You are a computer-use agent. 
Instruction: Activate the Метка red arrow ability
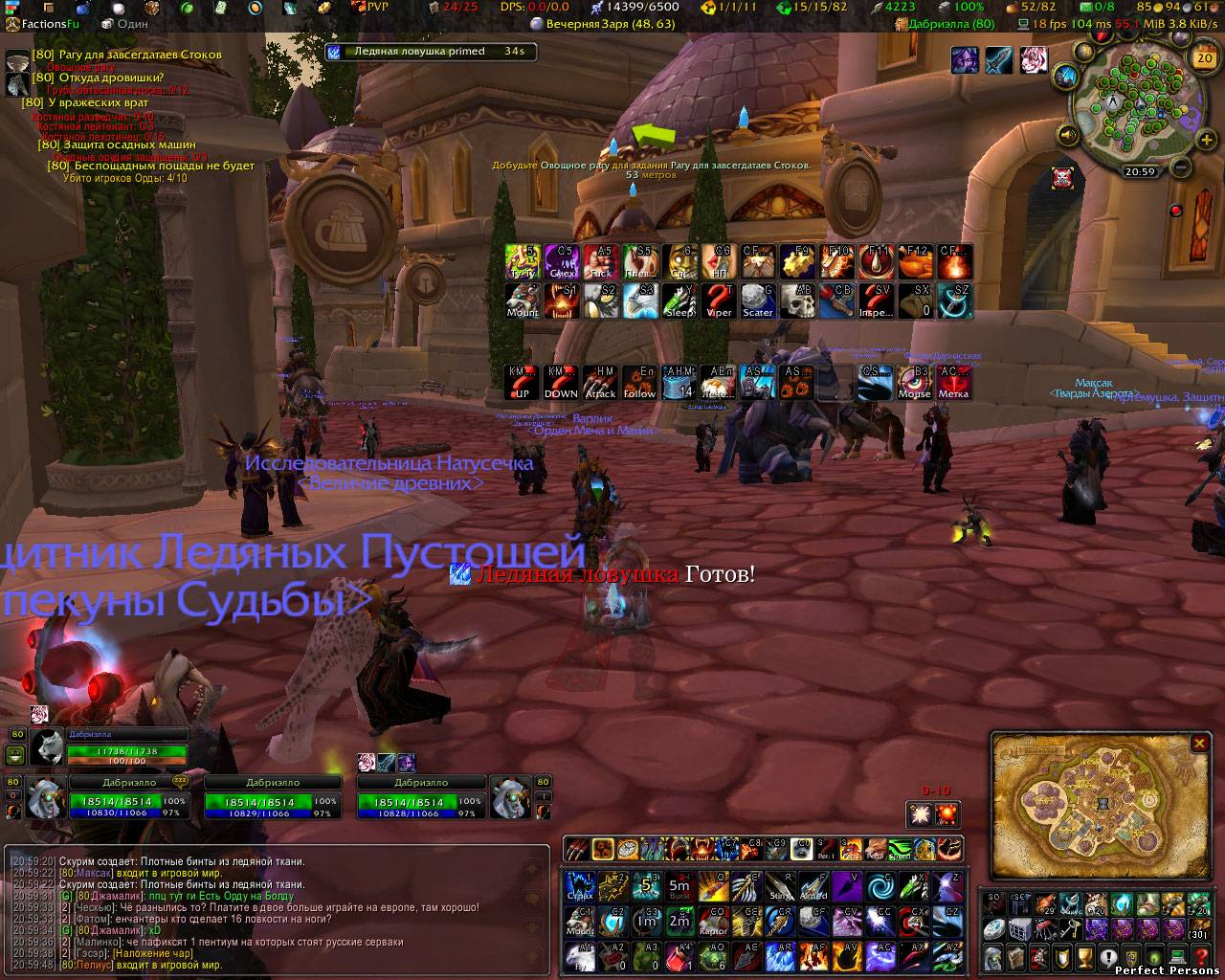coord(953,382)
